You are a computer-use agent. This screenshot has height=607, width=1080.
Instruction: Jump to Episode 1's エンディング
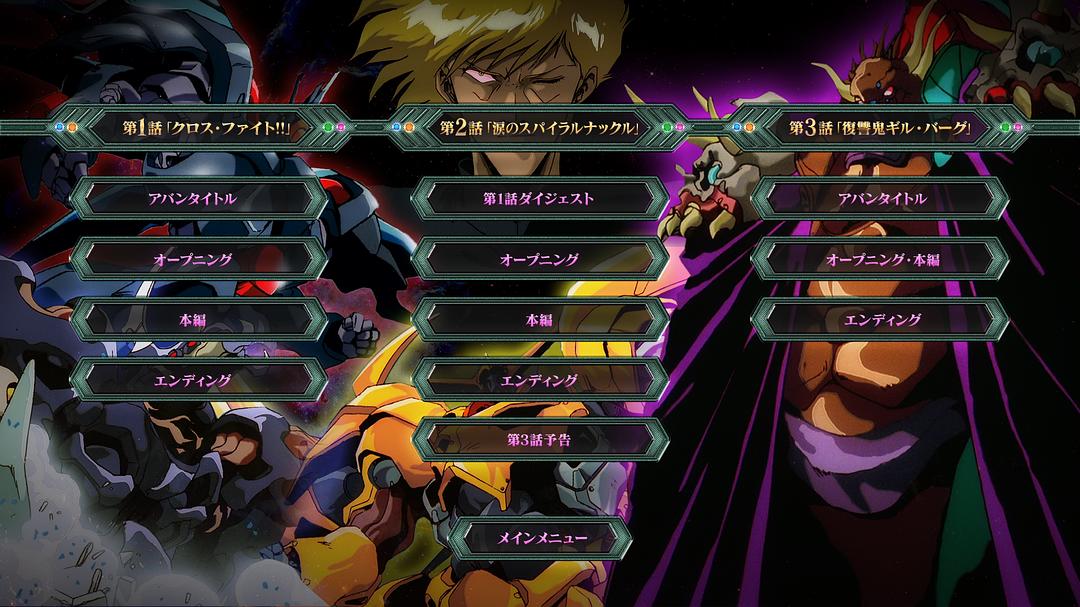point(199,380)
